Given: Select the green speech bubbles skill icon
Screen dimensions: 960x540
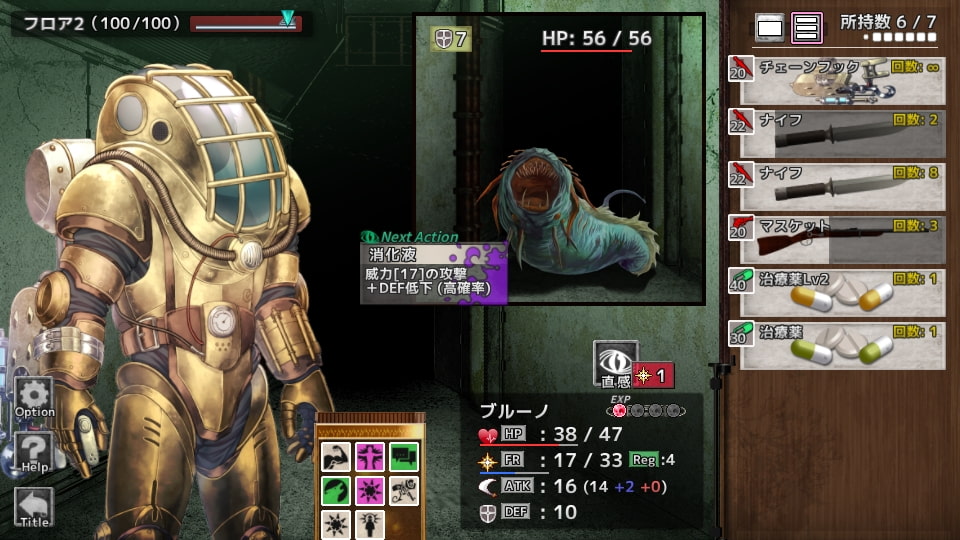Looking at the screenshot, I should (x=404, y=457).
